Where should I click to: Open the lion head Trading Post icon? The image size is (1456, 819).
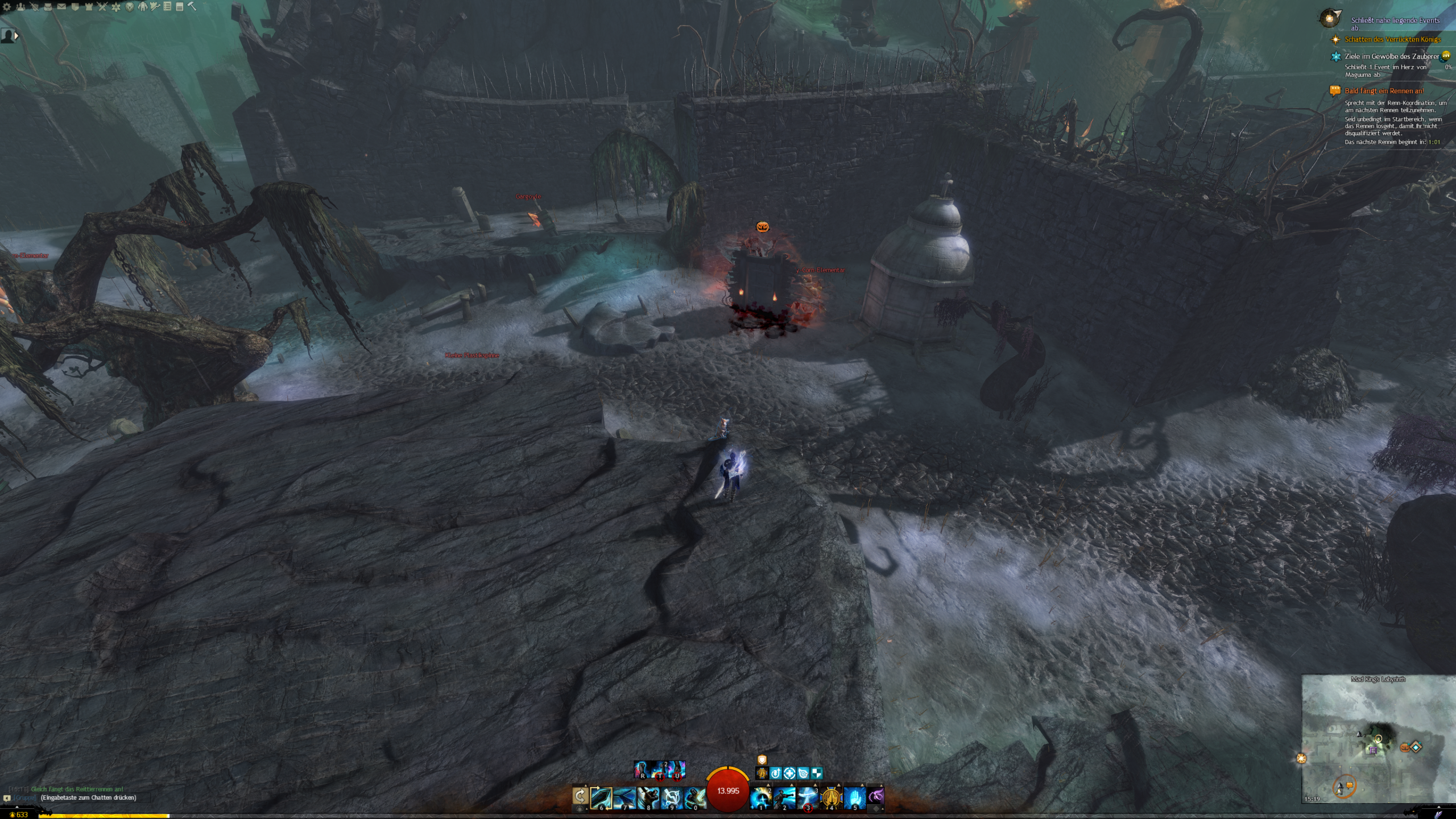[130, 7]
